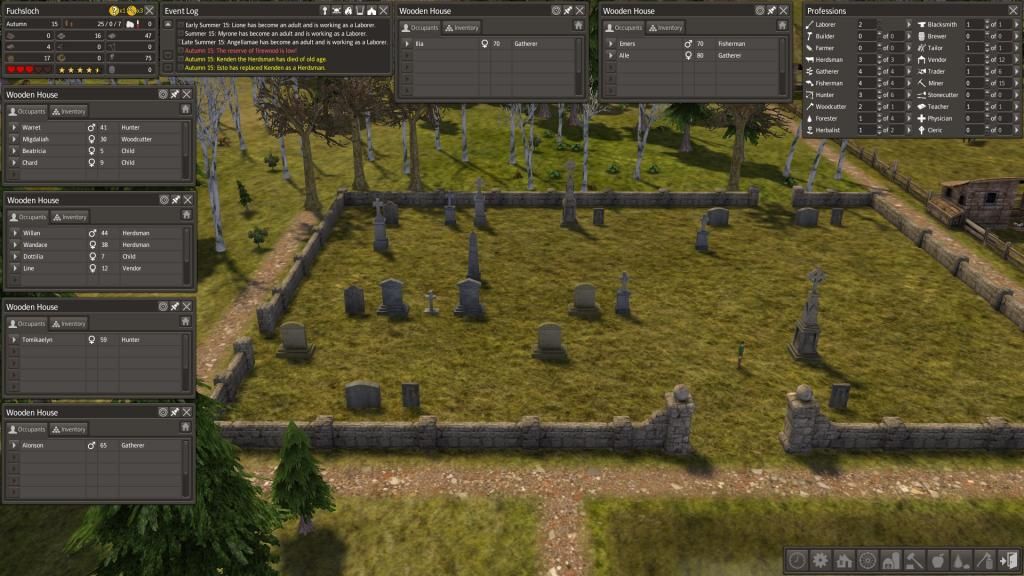The image size is (1024, 576).
Task: Select occupant Migdaliah the Woodcutter
Action: tap(38, 139)
